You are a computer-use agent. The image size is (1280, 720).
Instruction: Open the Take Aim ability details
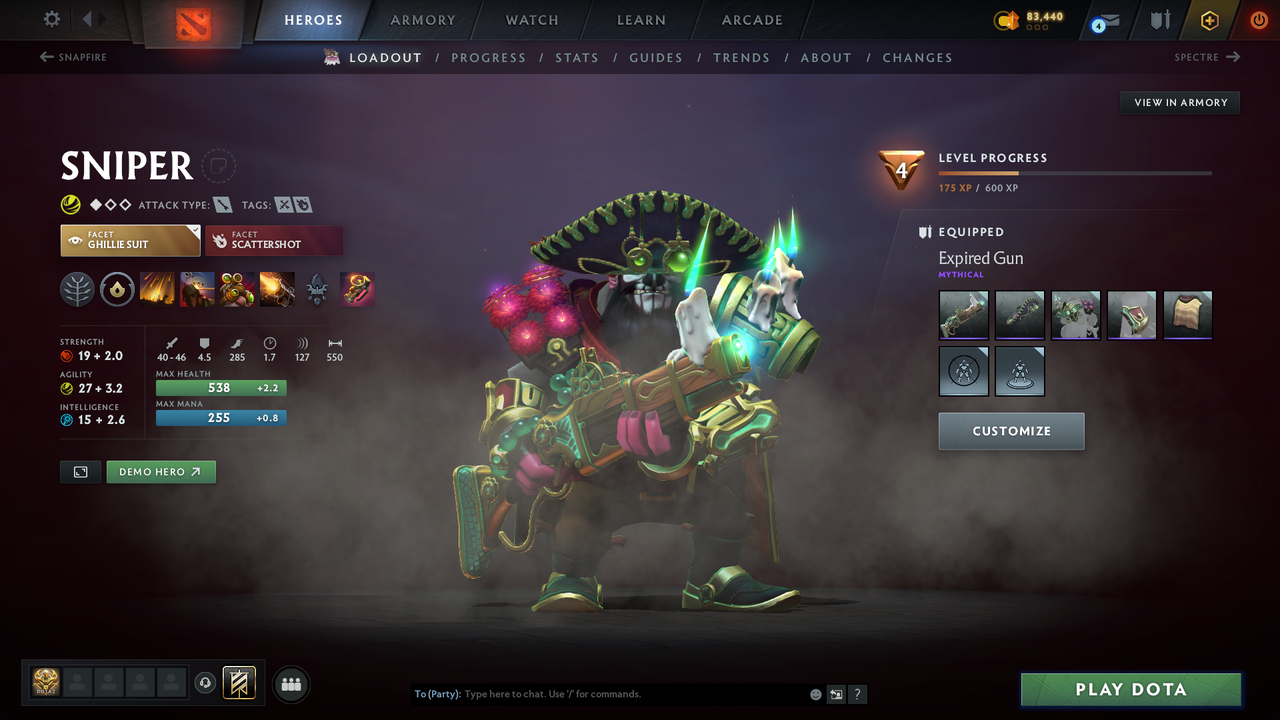[237, 289]
